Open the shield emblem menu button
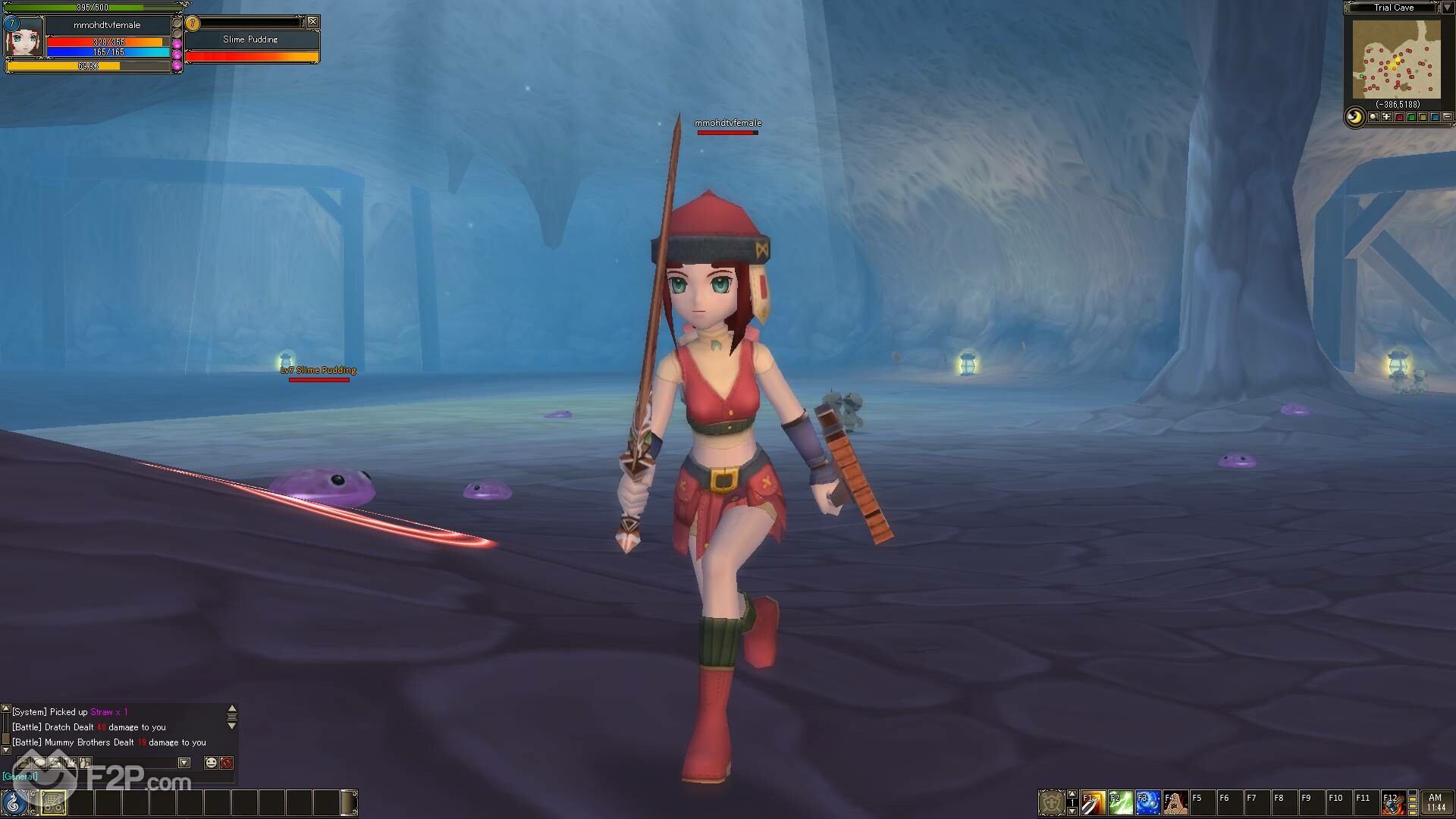Image resolution: width=1456 pixels, height=819 pixels. [1051, 802]
